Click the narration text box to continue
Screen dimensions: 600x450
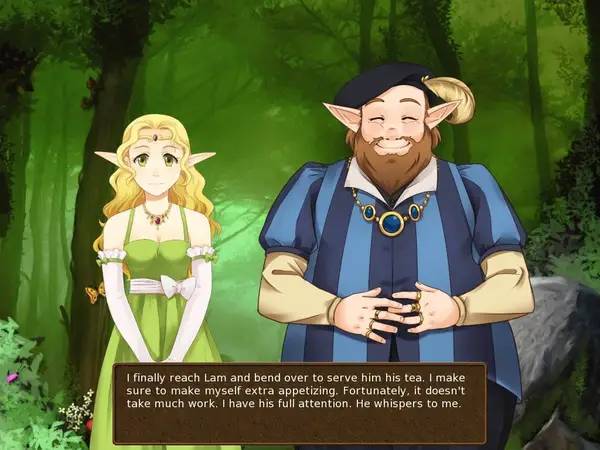coord(299,402)
